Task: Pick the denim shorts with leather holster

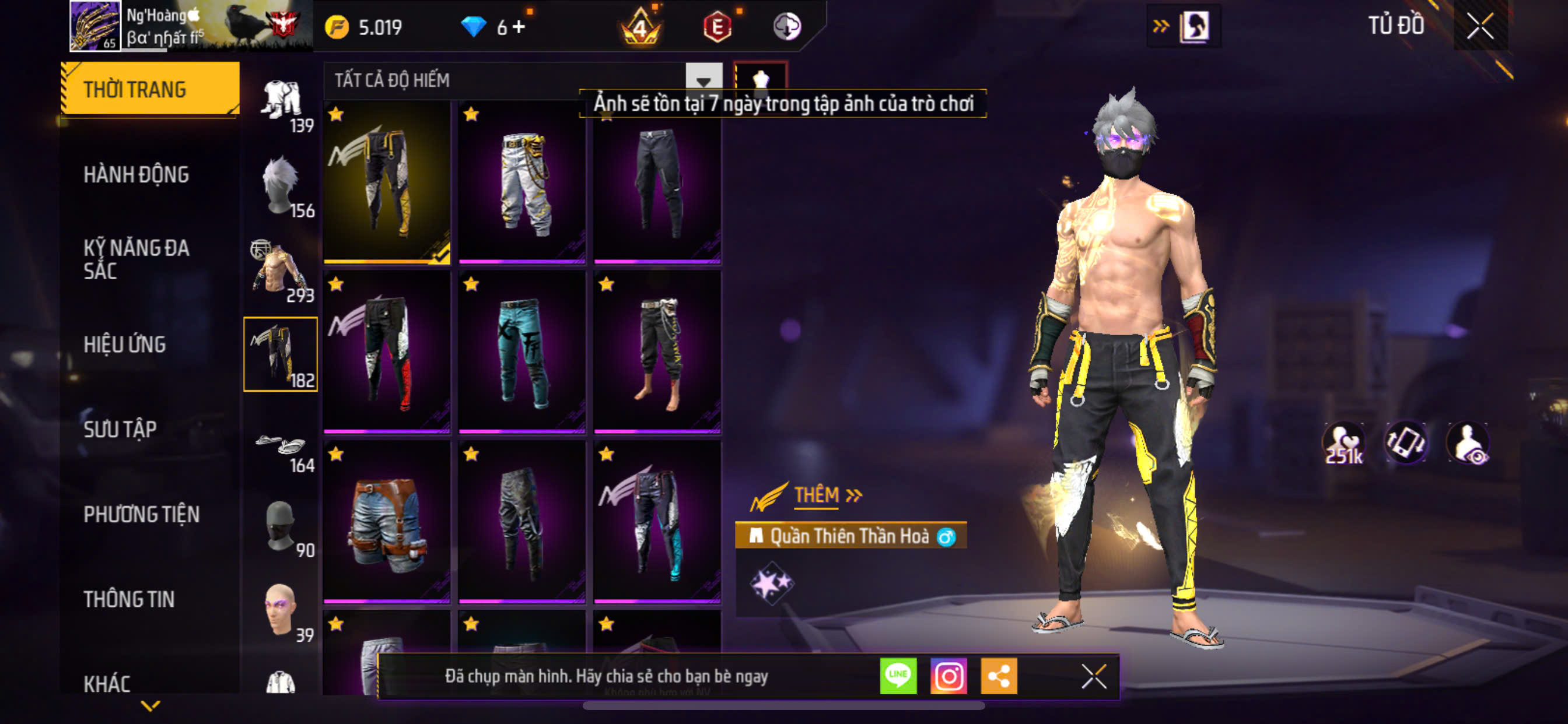Action: tap(387, 522)
